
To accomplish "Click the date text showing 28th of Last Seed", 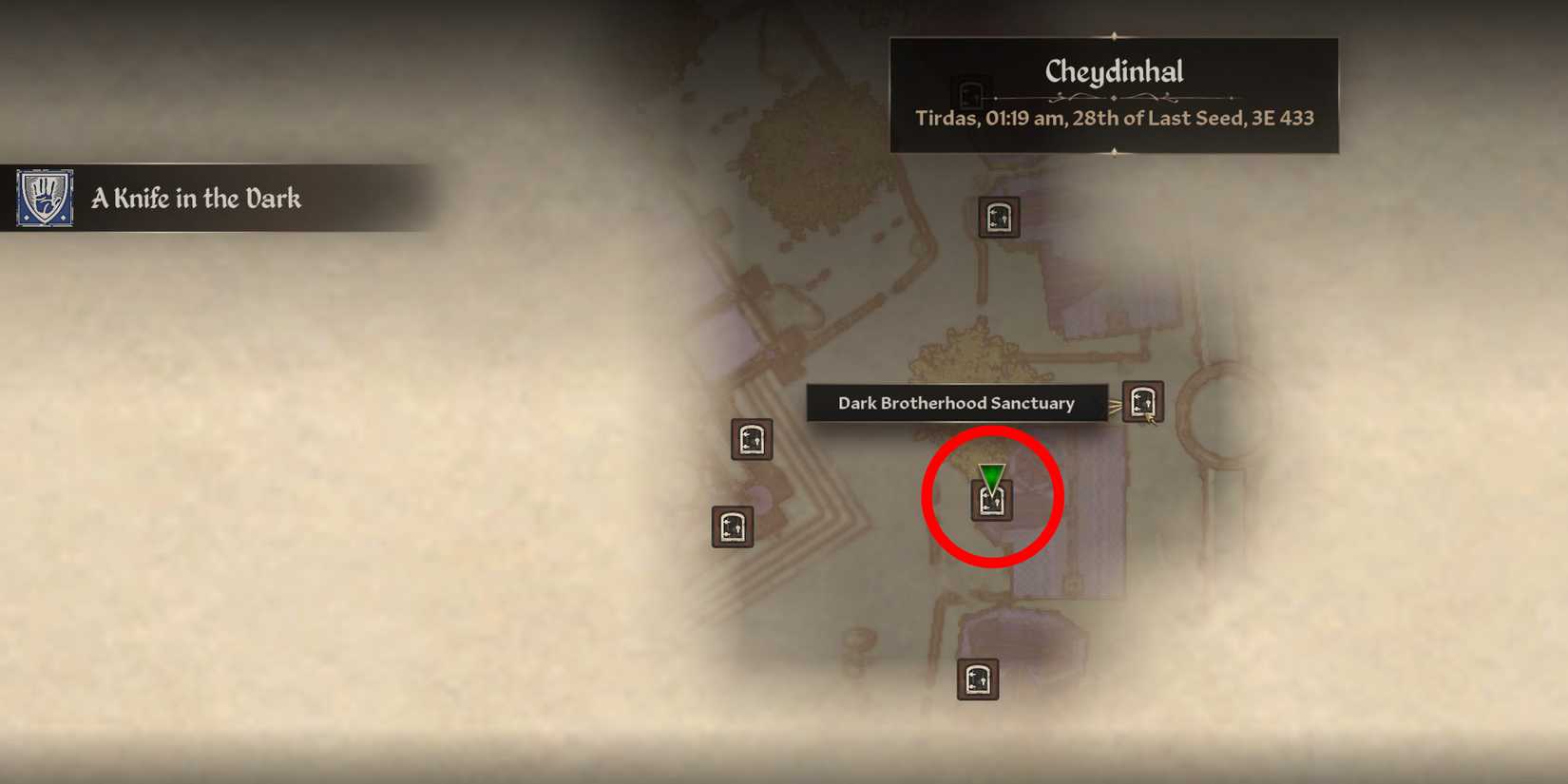I will [x=1114, y=118].
